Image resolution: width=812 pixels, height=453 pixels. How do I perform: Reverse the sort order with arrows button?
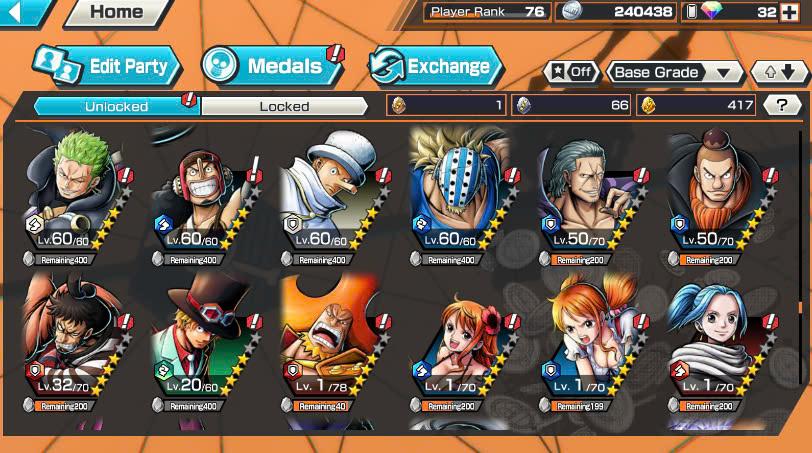click(780, 72)
